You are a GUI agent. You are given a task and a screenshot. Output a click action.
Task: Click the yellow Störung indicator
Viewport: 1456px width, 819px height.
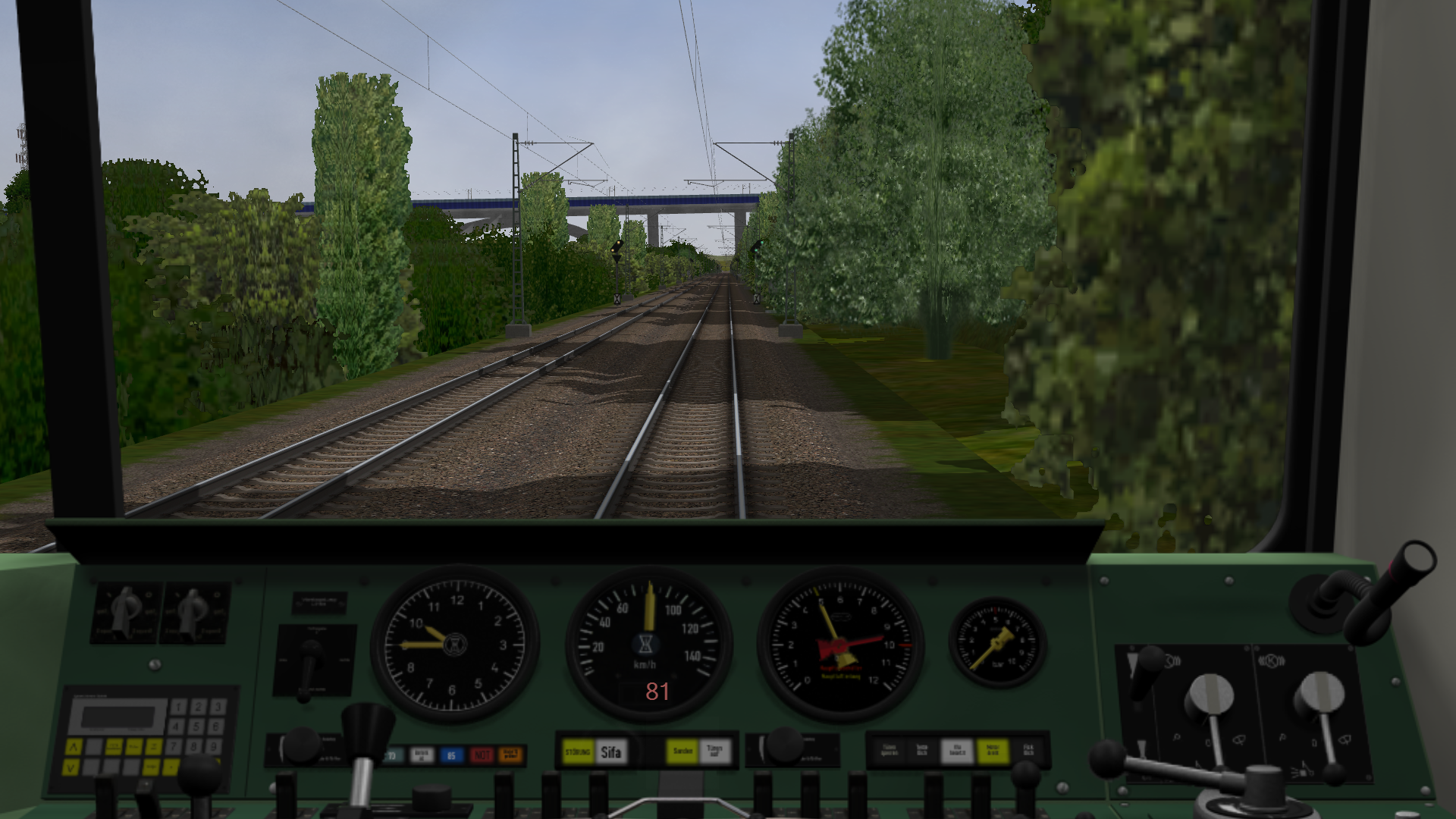(578, 752)
